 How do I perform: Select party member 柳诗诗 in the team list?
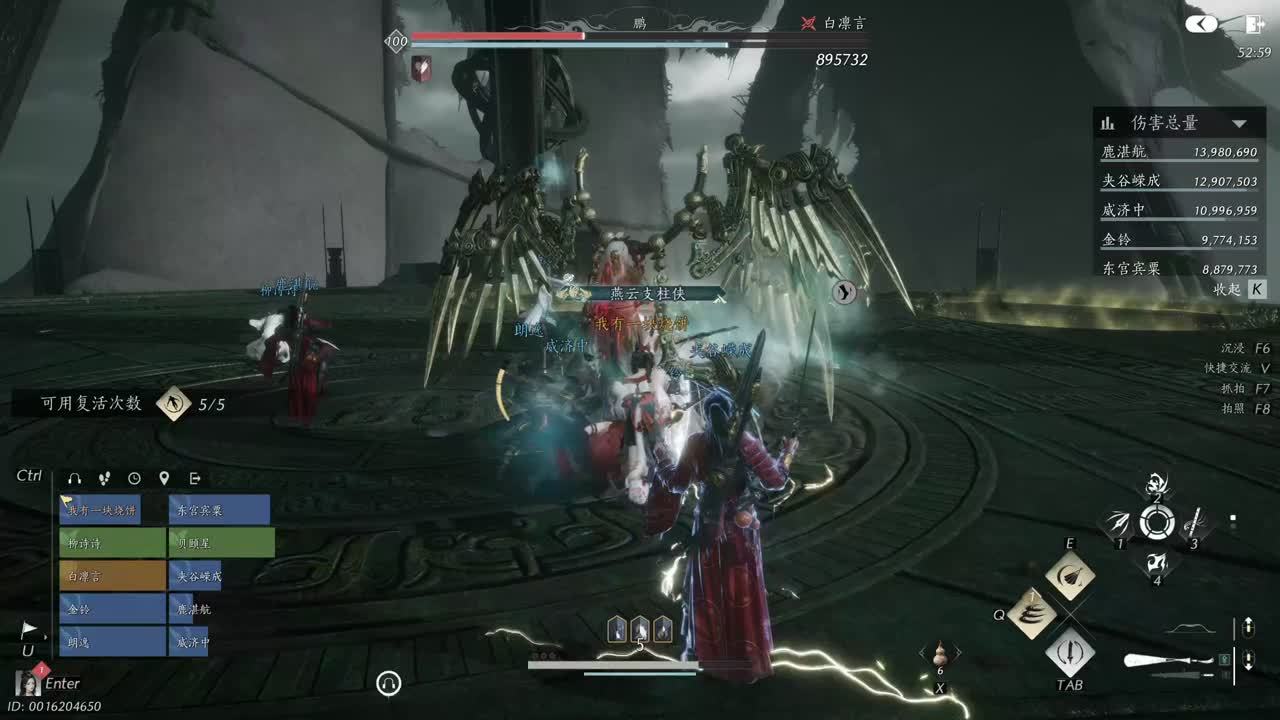tap(112, 543)
